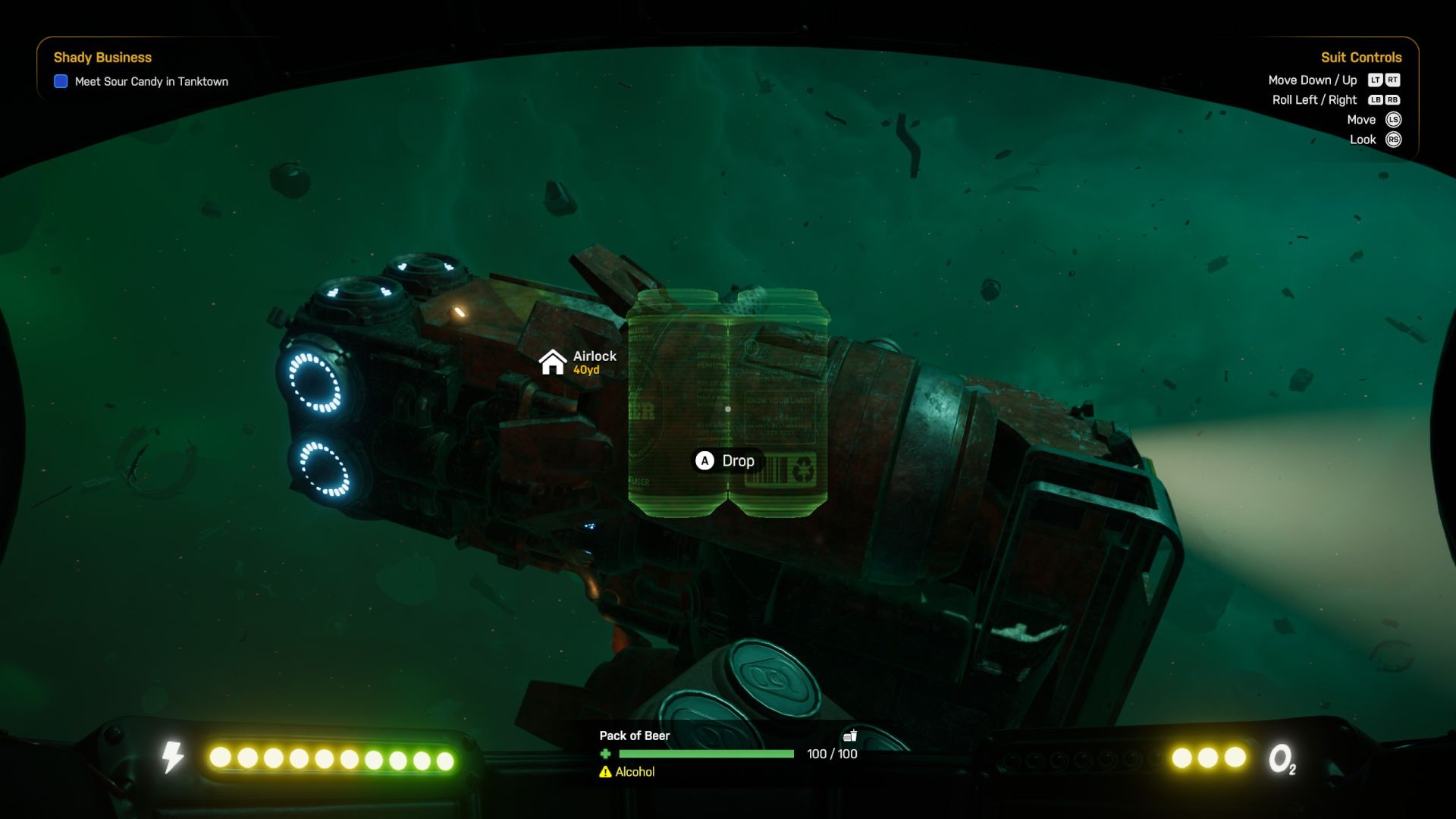Click the Alcohol warning triangle icon
The image size is (1456, 819).
[x=605, y=772]
